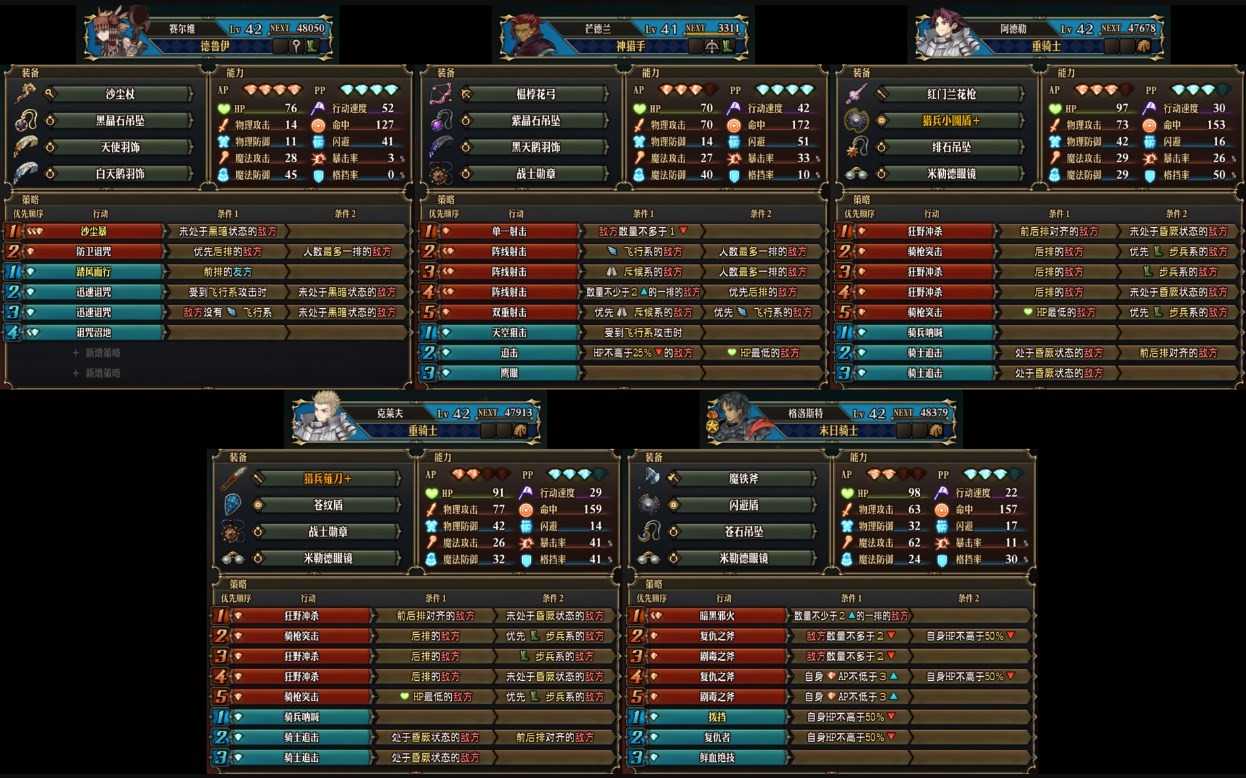Choose the 天空狙击 passive tactic

tap(509, 333)
